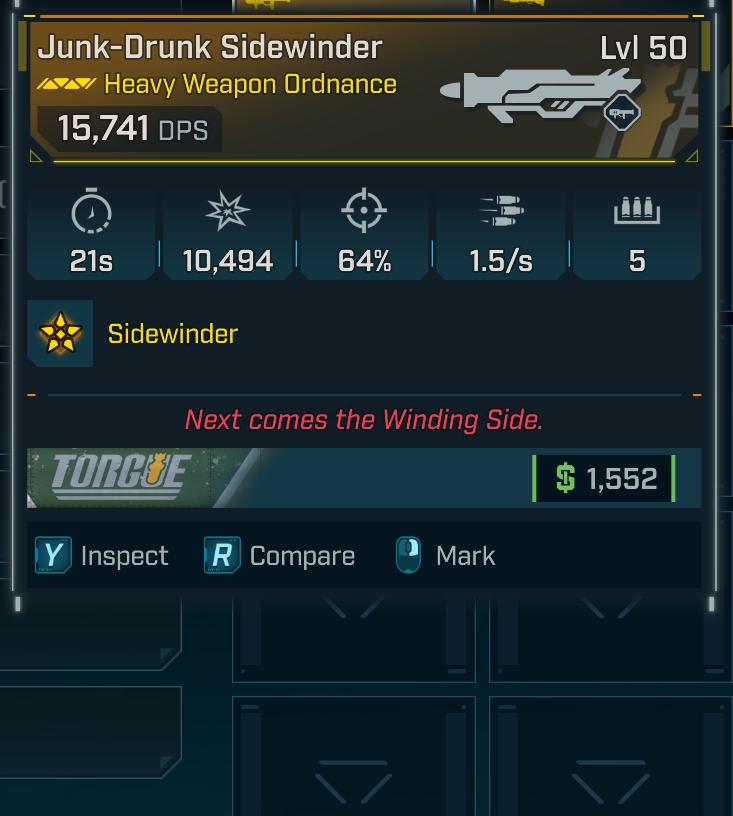This screenshot has width=733, height=816.
Task: Select the Sidewinder perk star icon
Action: tap(60, 334)
